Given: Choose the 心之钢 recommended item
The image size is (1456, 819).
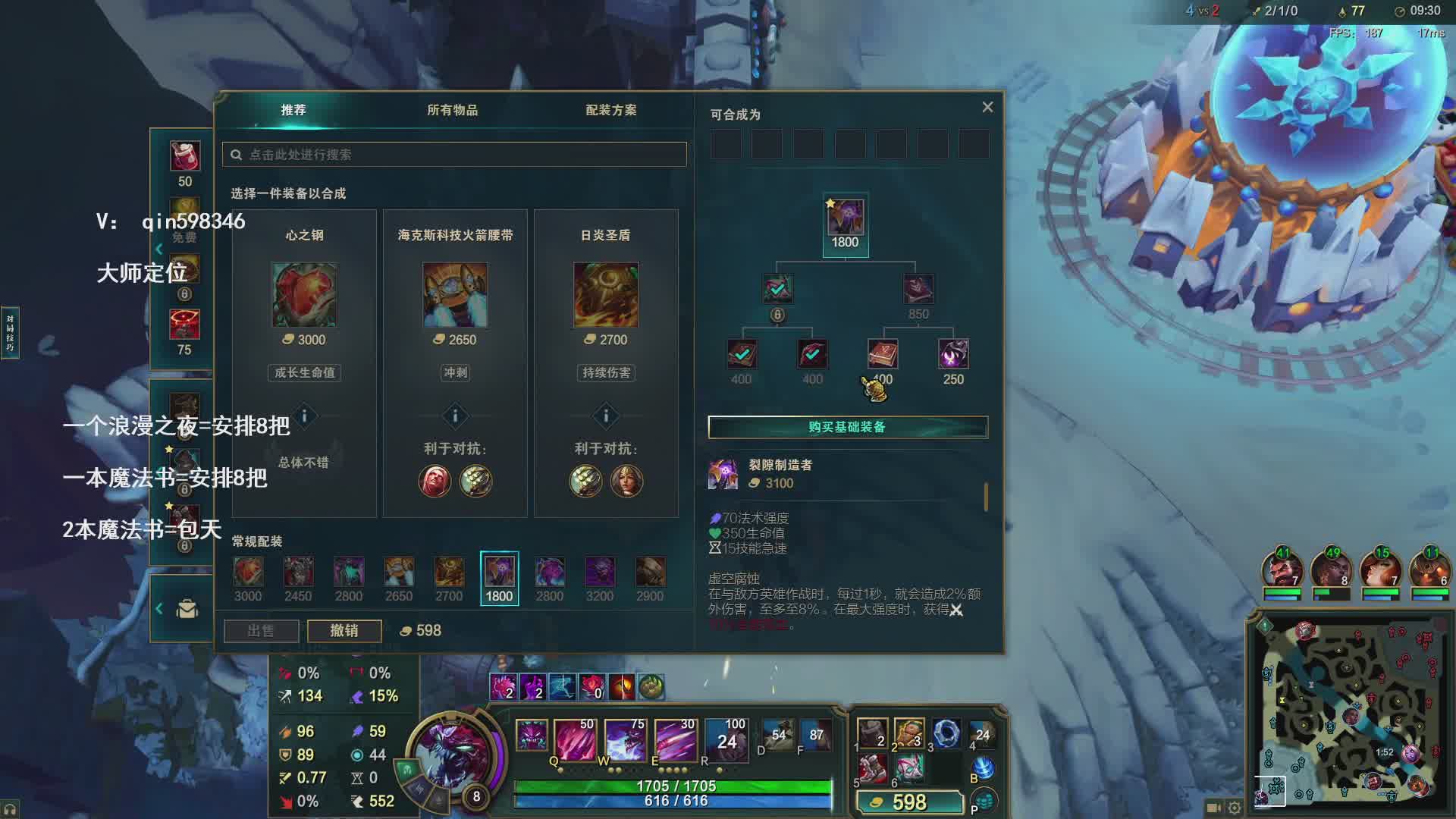Looking at the screenshot, I should coord(304,296).
